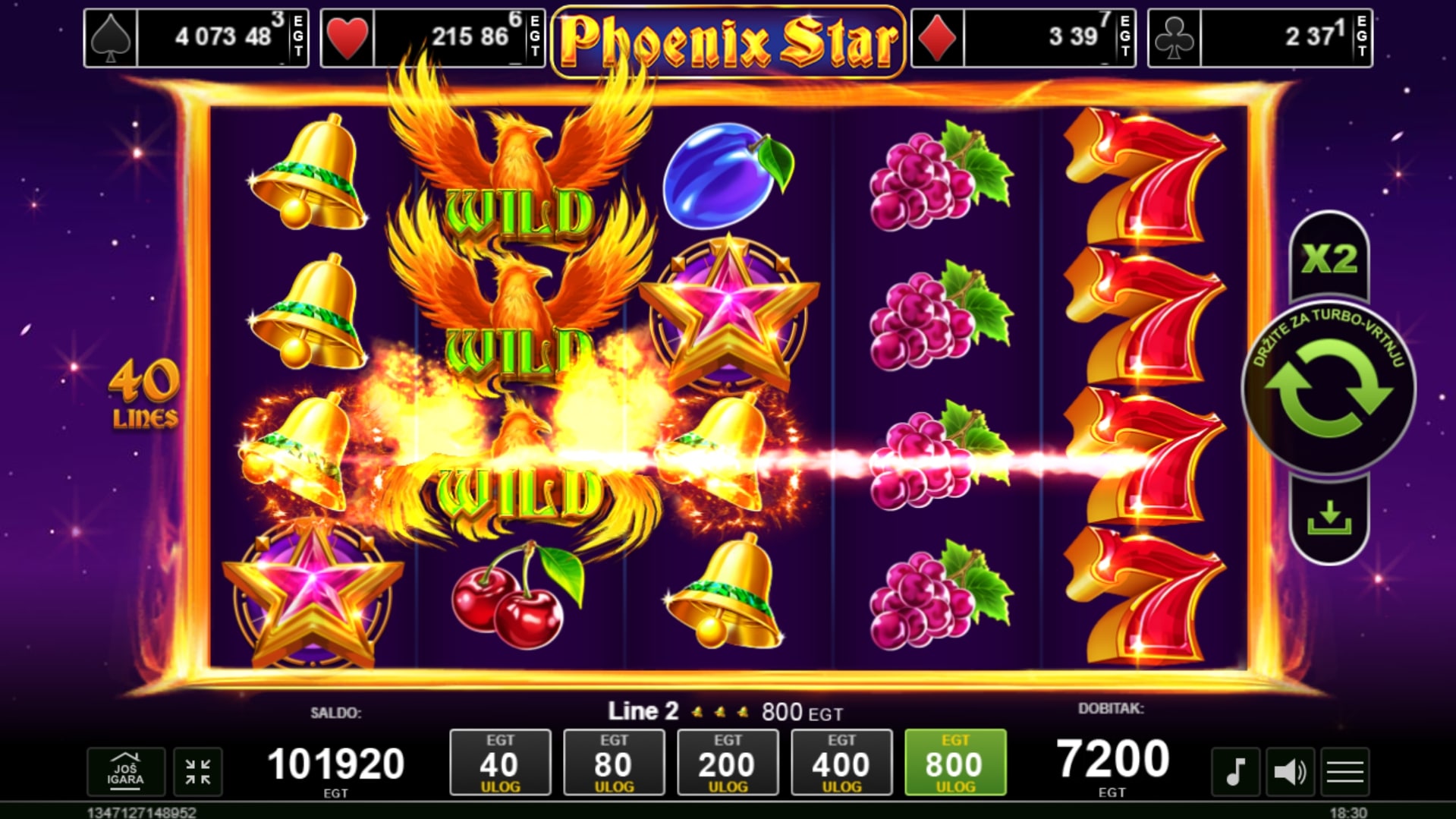Choose the 80 EGT bet
Screen dimensions: 1456x819
click(614, 762)
